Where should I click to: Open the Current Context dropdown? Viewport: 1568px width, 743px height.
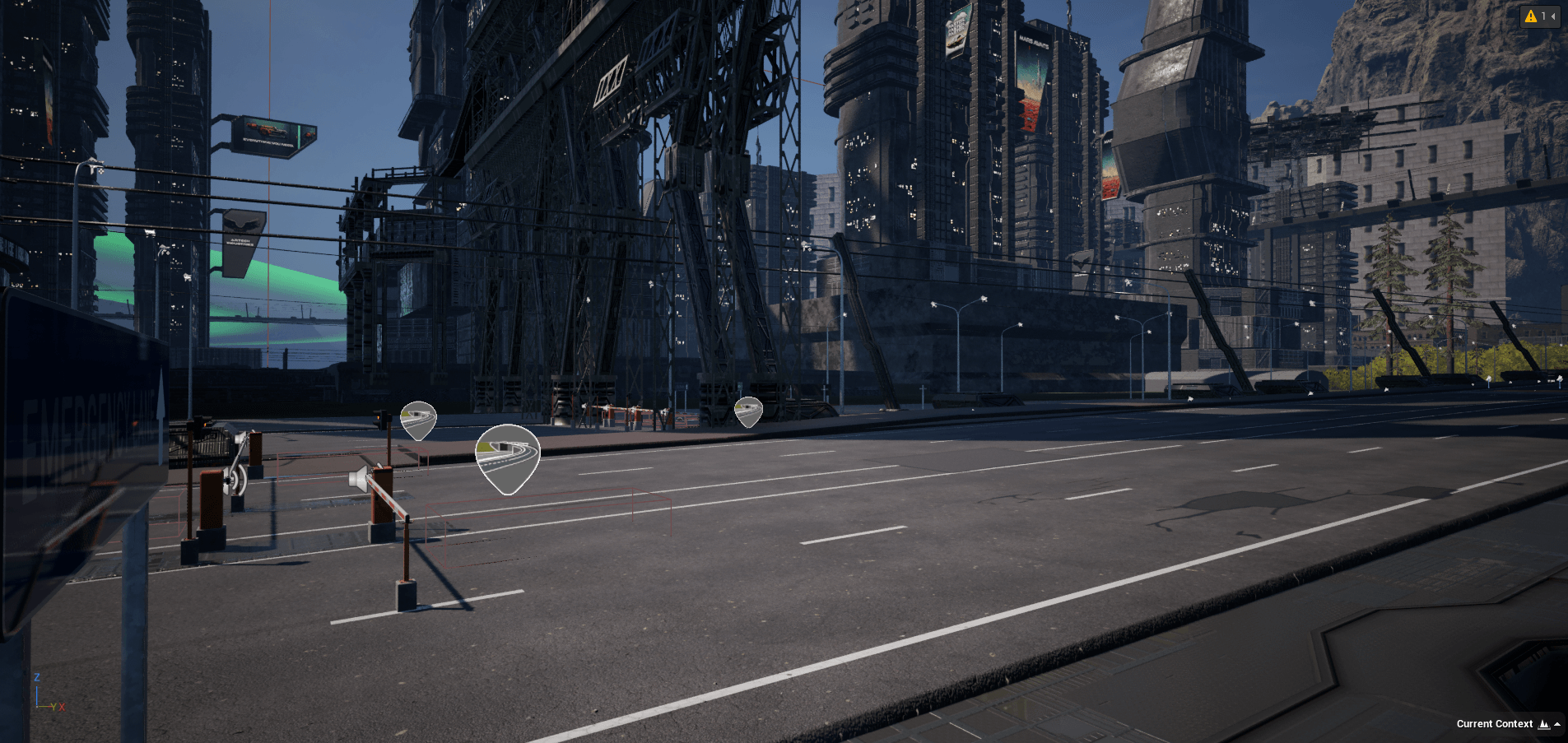click(1508, 724)
